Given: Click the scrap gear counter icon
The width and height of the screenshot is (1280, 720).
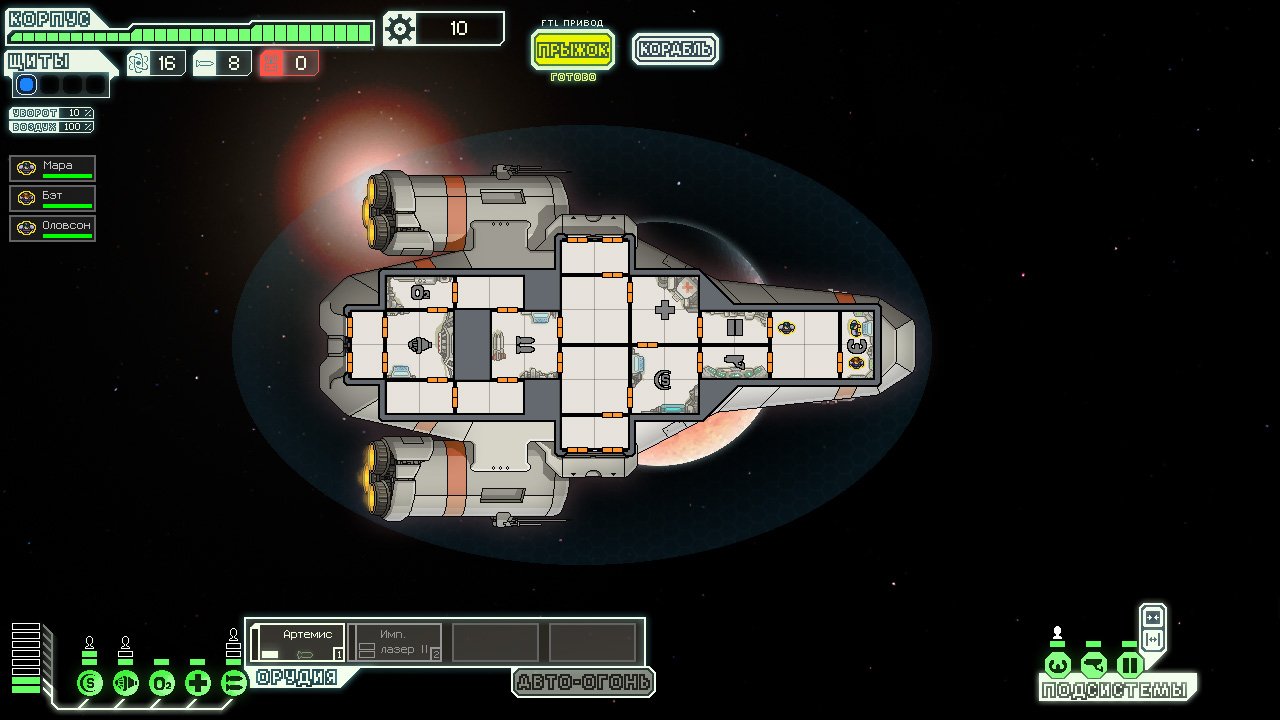Looking at the screenshot, I should (x=400, y=28).
